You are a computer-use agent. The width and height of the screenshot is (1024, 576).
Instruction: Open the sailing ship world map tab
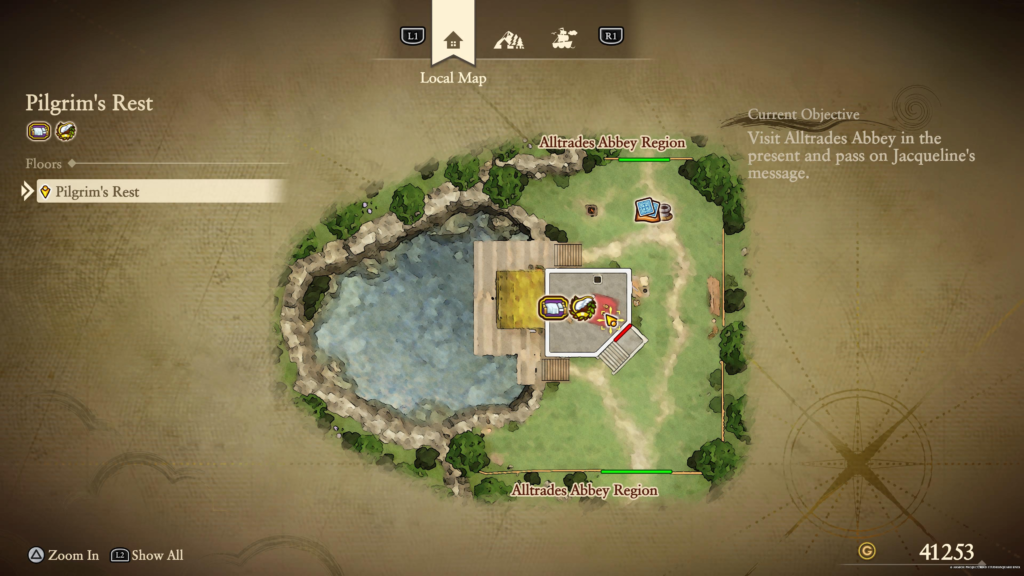[x=563, y=39]
